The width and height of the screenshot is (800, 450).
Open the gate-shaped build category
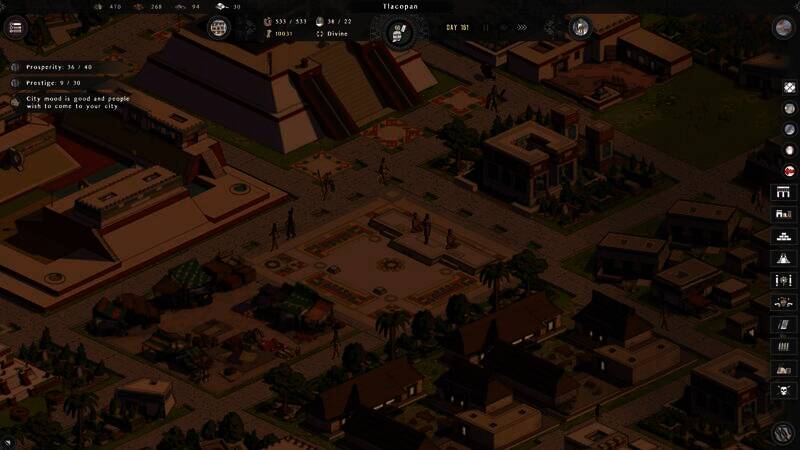point(784,192)
